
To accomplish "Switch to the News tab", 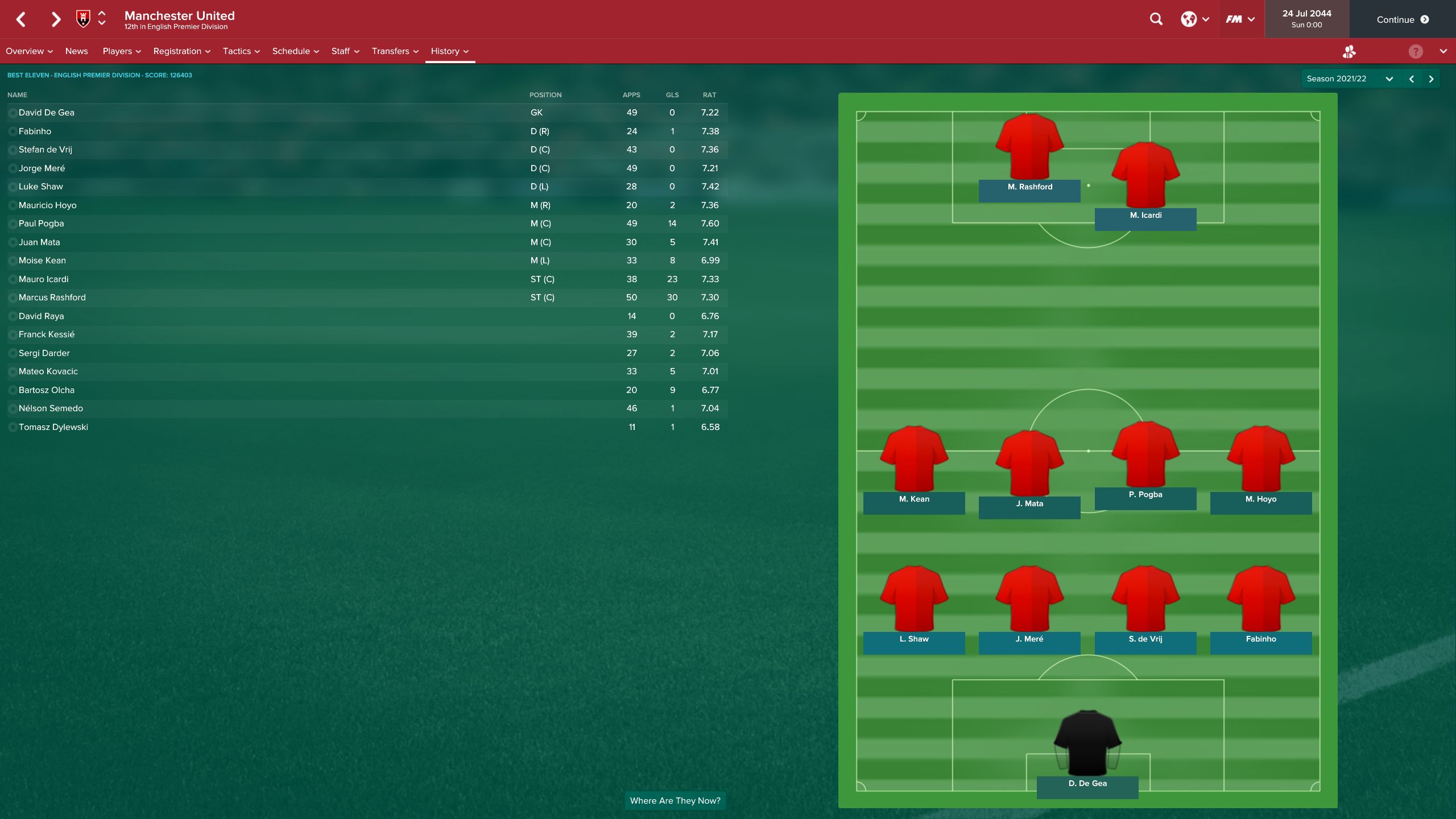I will (x=77, y=51).
